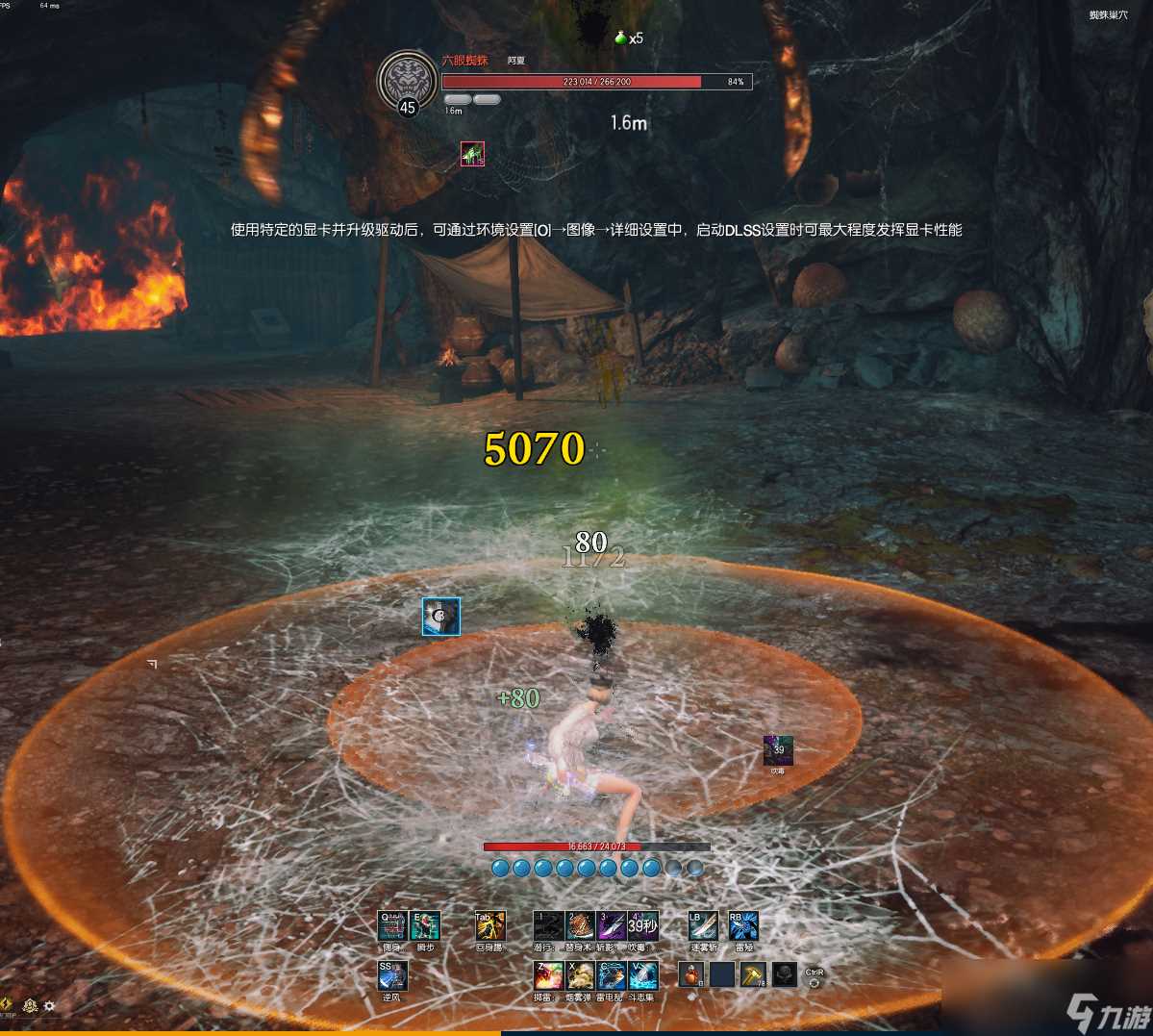Use the 雷煞 RB skill
Image resolution: width=1153 pixels, height=1036 pixels.
pyautogui.click(x=743, y=926)
